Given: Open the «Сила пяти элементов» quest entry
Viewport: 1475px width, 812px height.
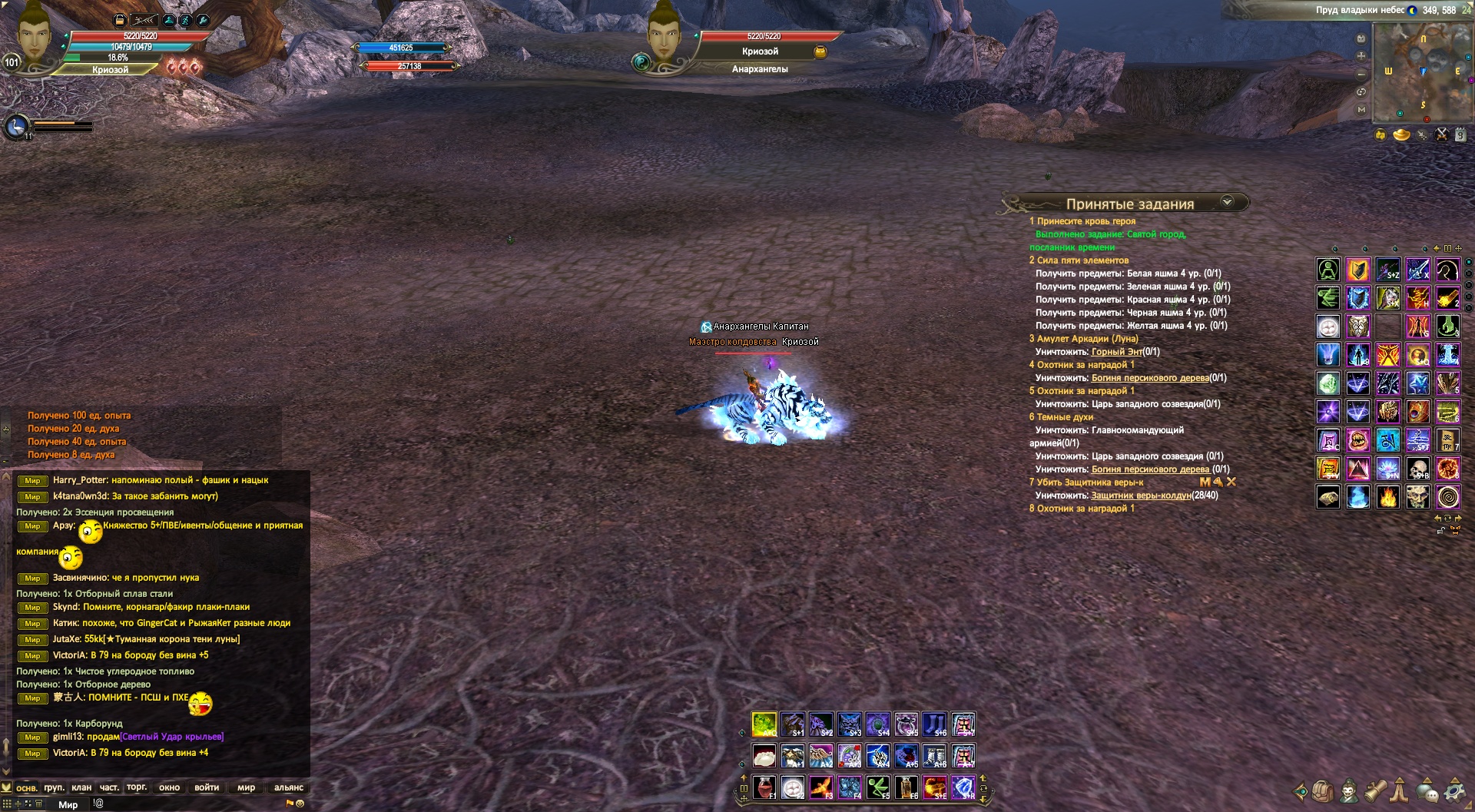Looking at the screenshot, I should (1079, 260).
